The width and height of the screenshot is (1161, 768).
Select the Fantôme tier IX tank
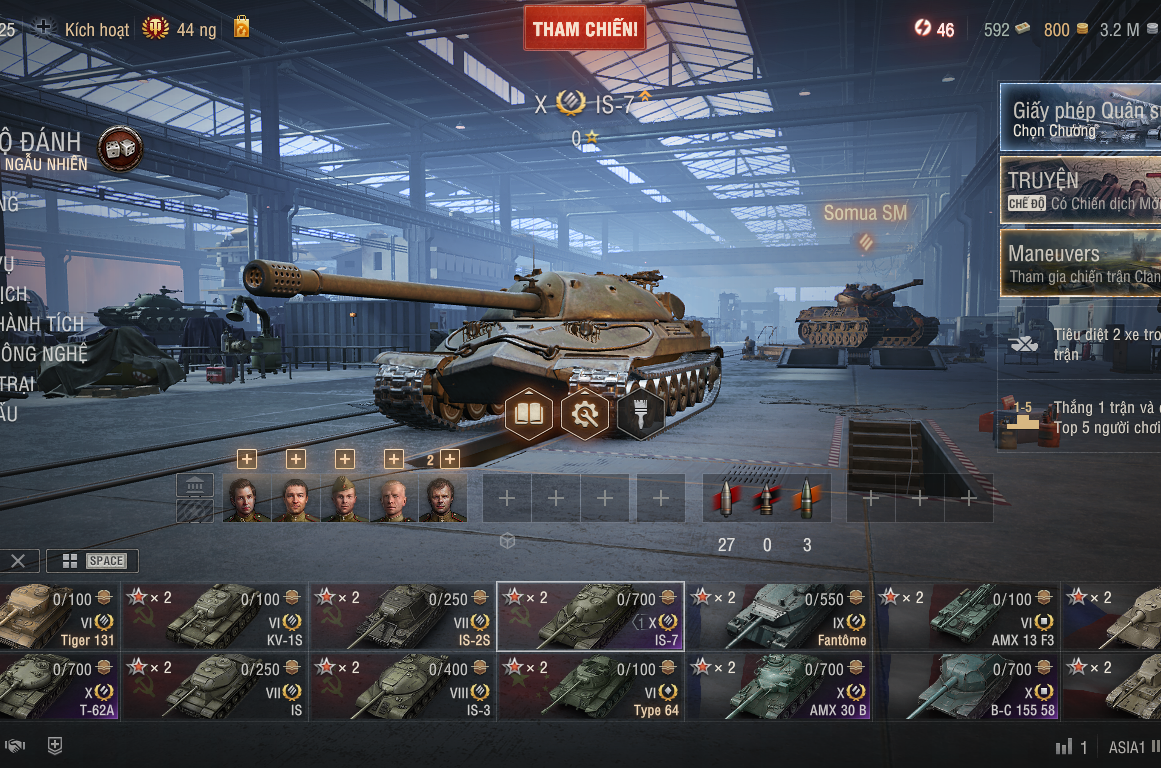tap(780, 617)
